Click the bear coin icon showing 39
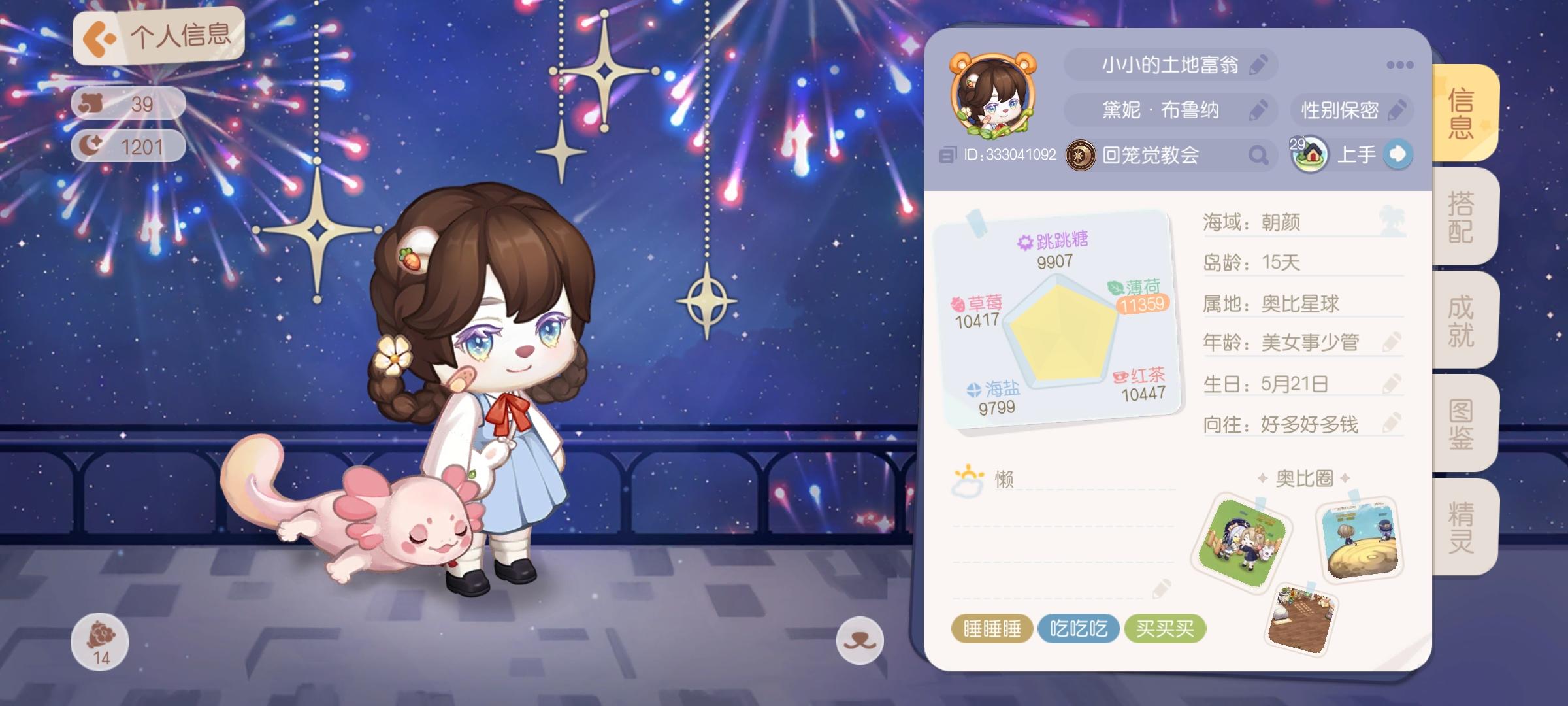 (90, 103)
